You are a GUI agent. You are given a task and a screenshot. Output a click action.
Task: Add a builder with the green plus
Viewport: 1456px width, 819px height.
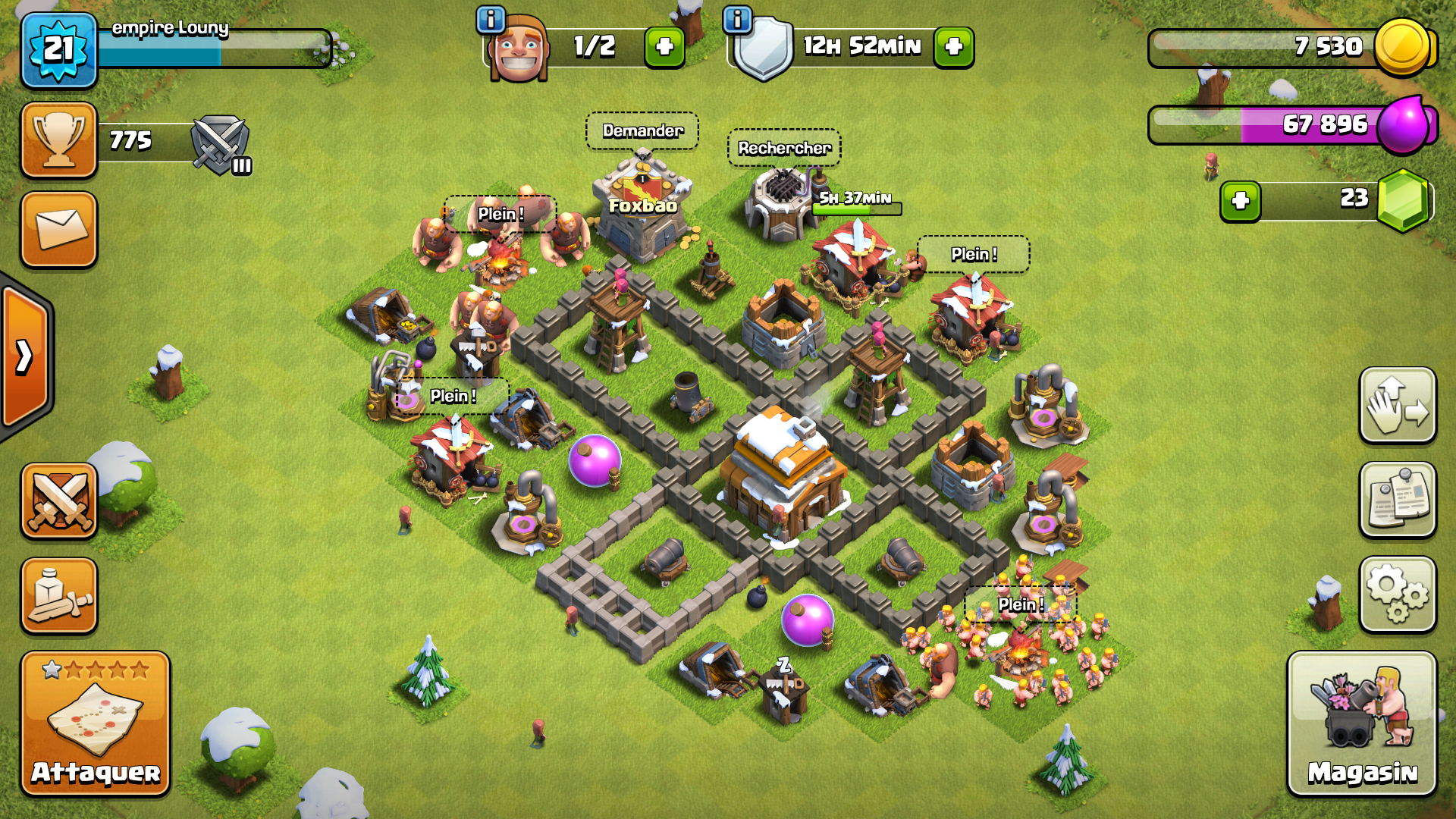coord(664,47)
